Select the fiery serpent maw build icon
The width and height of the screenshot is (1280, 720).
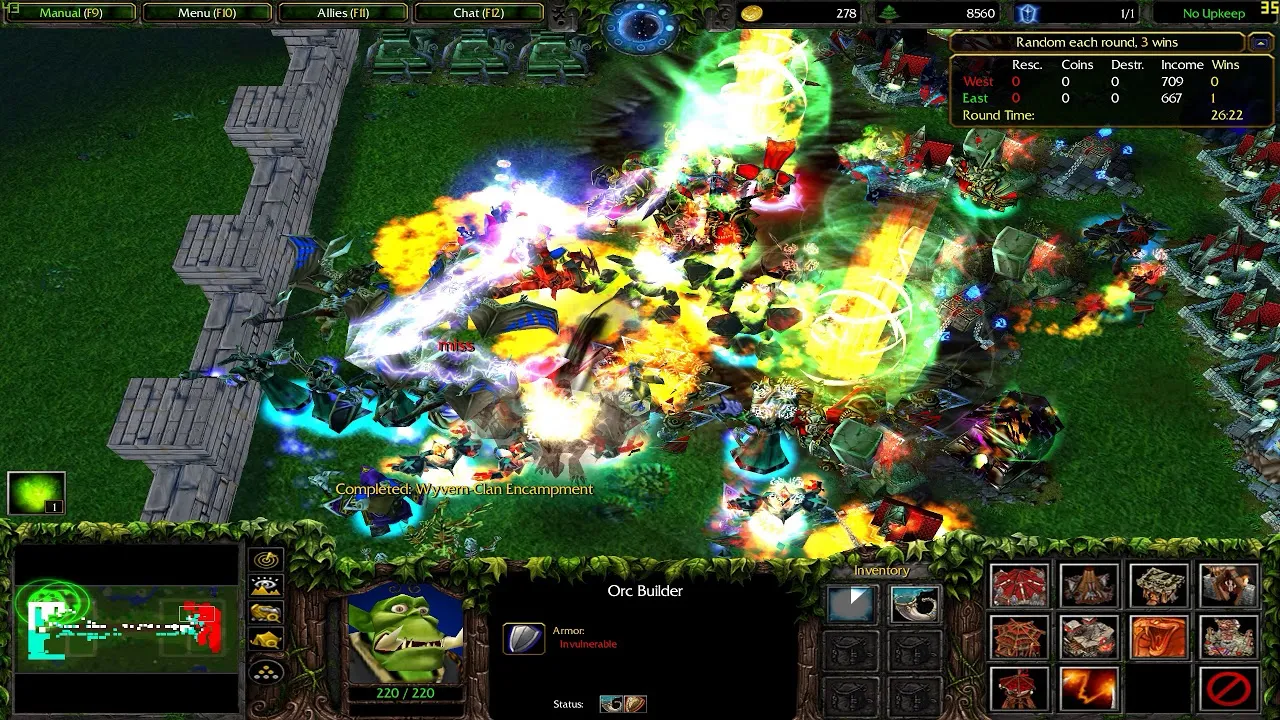tap(1157, 637)
